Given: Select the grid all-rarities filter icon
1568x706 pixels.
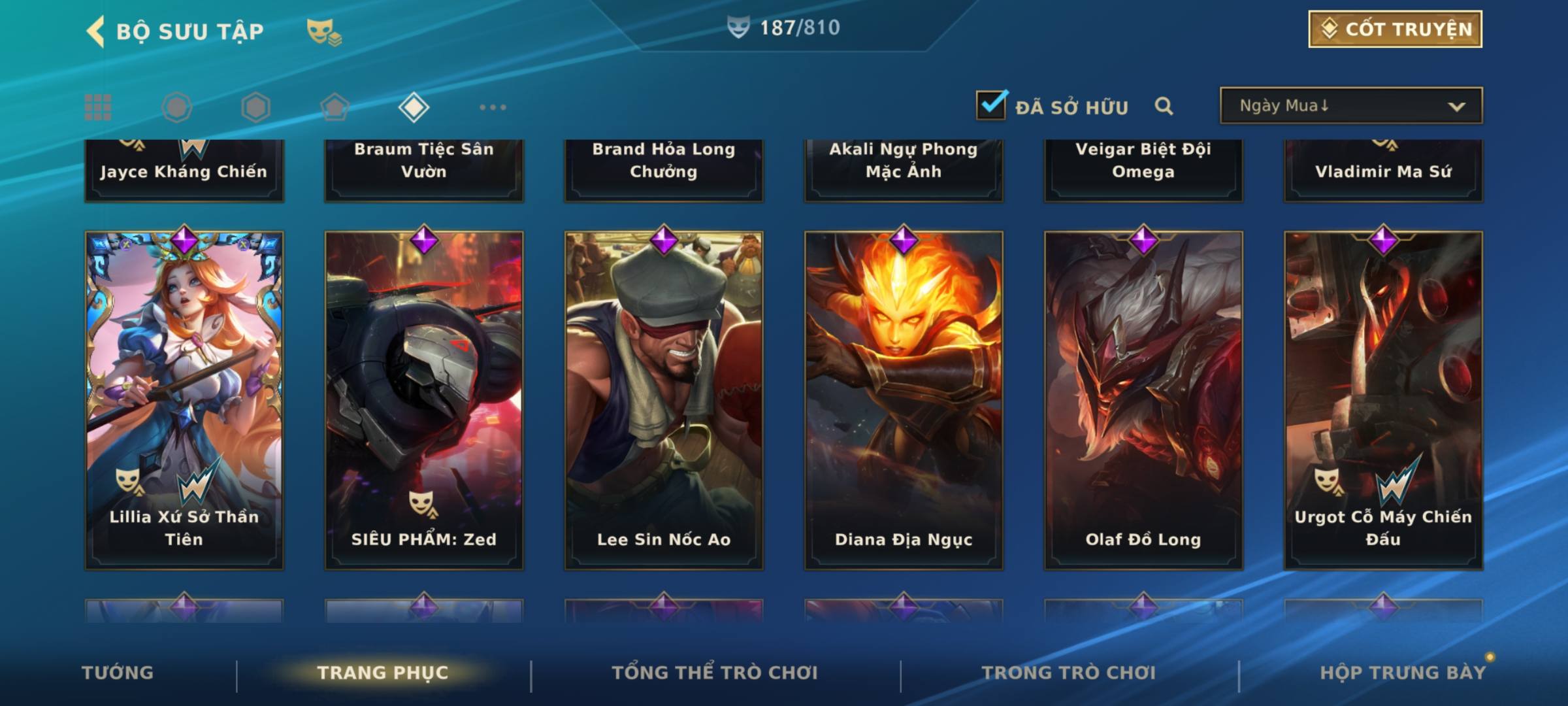Looking at the screenshot, I should click(98, 107).
